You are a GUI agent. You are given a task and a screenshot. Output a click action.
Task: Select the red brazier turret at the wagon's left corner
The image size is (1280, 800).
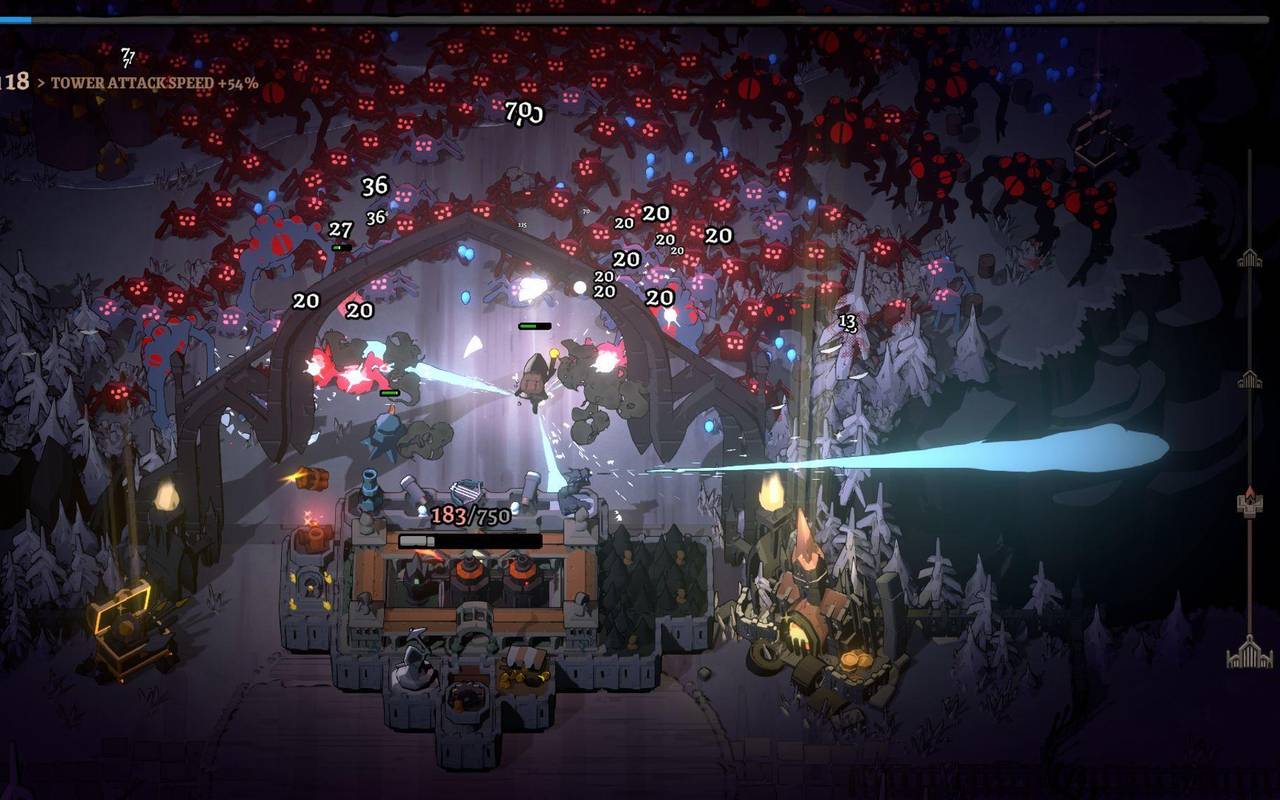click(x=312, y=538)
